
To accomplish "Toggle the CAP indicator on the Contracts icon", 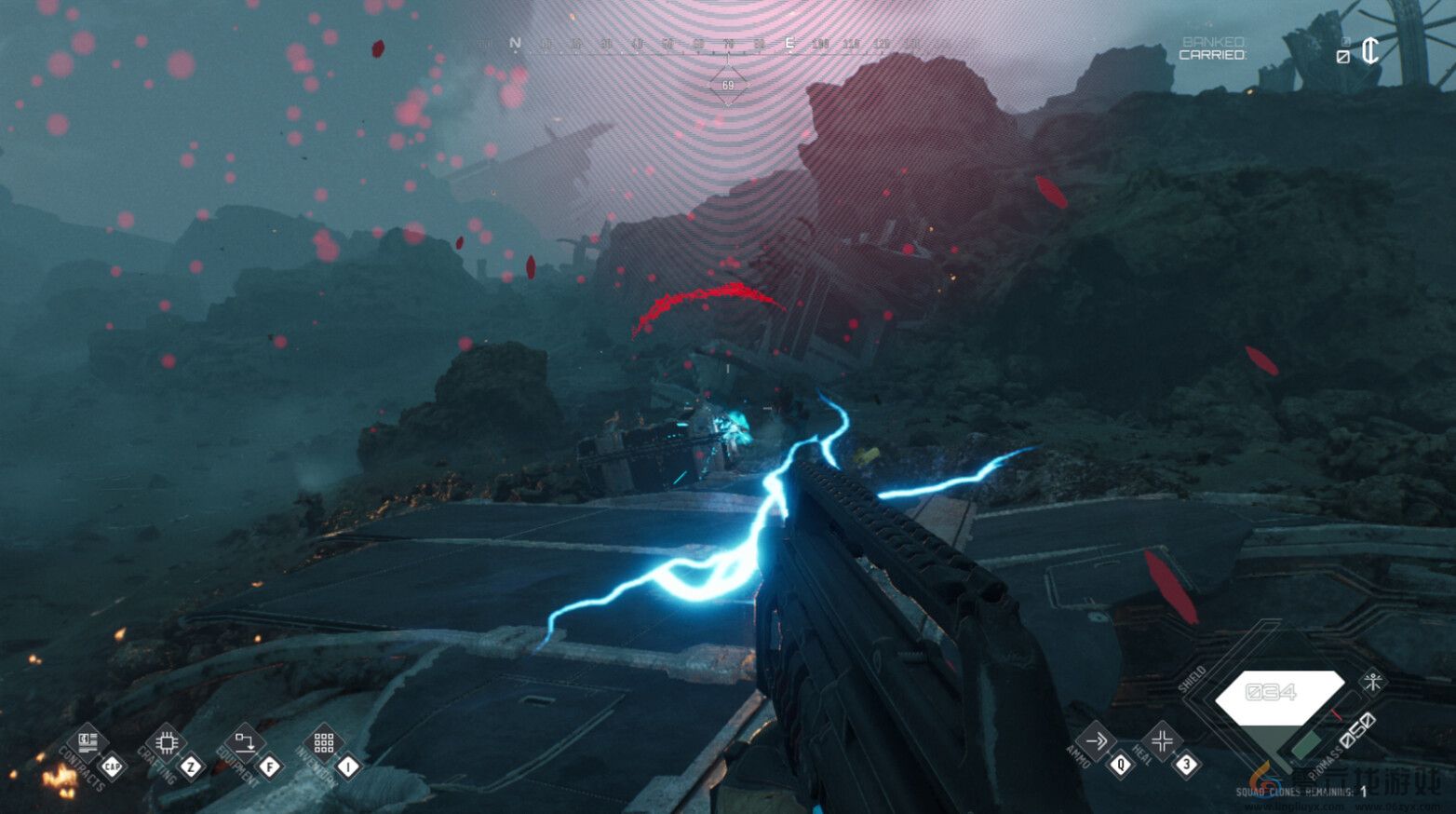I will [x=113, y=766].
